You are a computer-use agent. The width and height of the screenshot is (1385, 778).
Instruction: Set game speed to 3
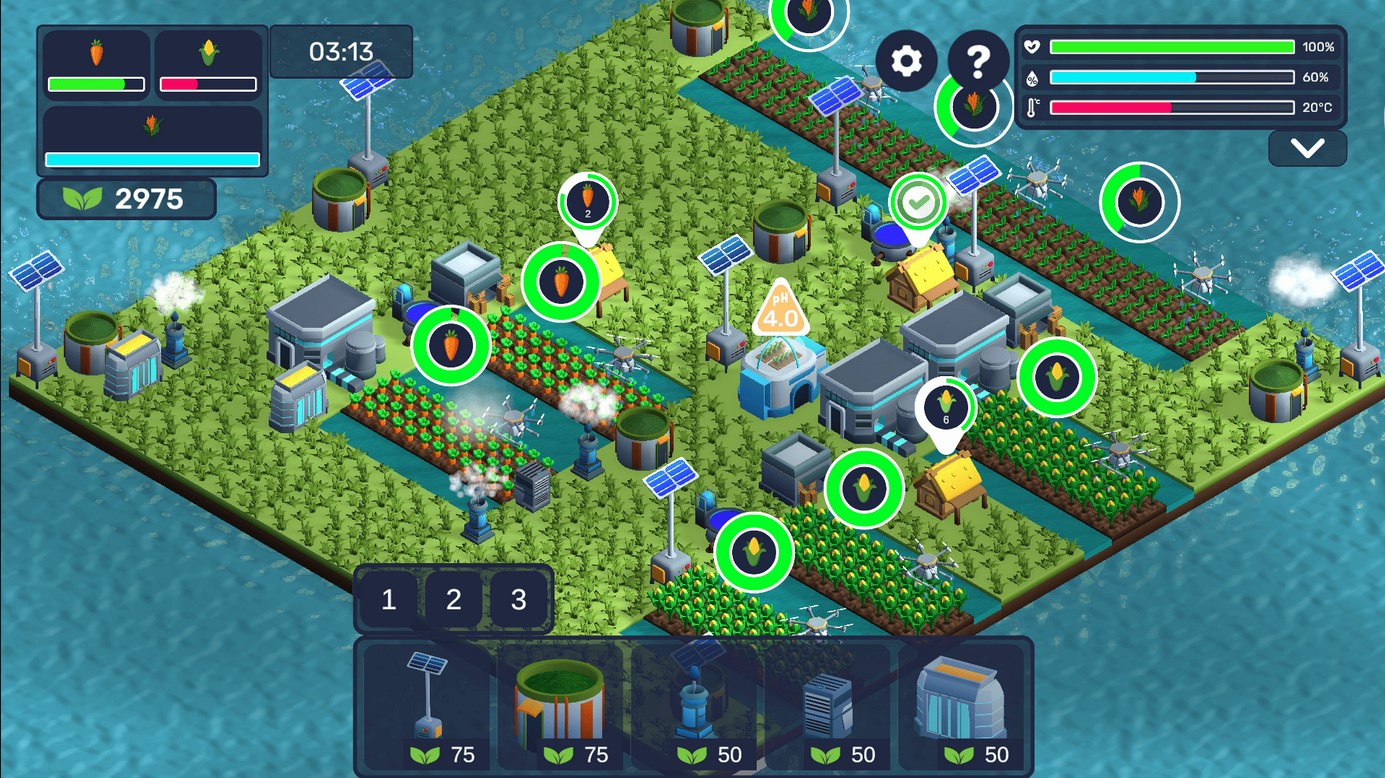coord(518,600)
